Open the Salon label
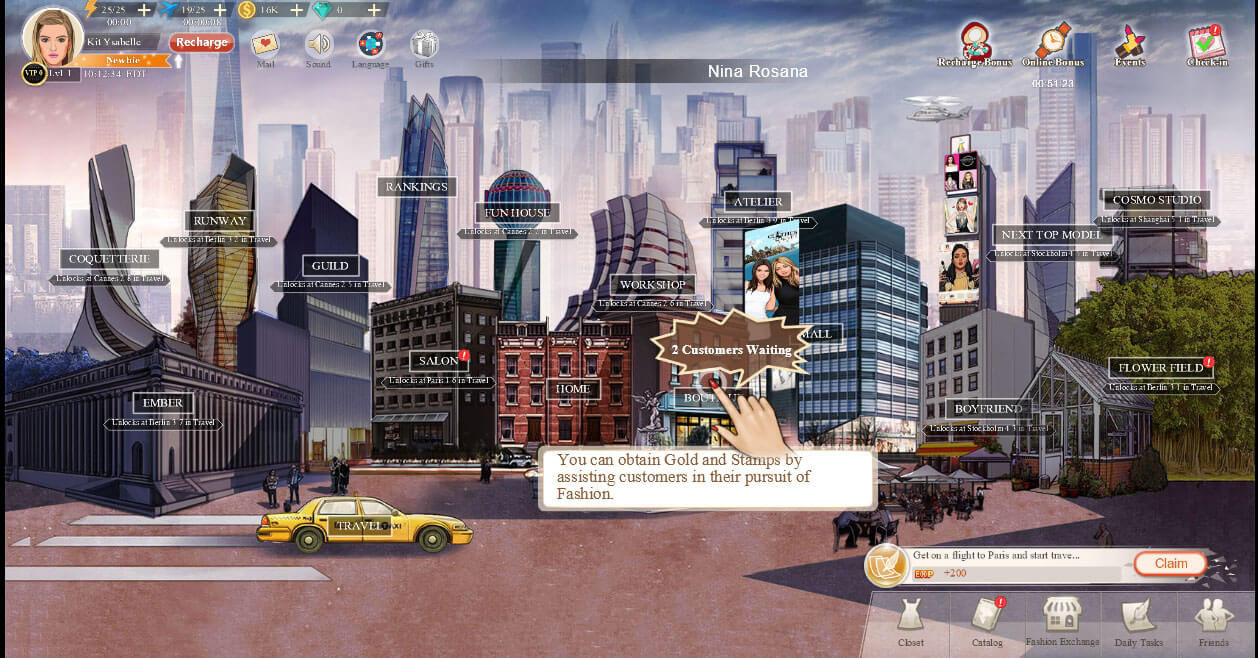1258x658 pixels. click(x=439, y=360)
